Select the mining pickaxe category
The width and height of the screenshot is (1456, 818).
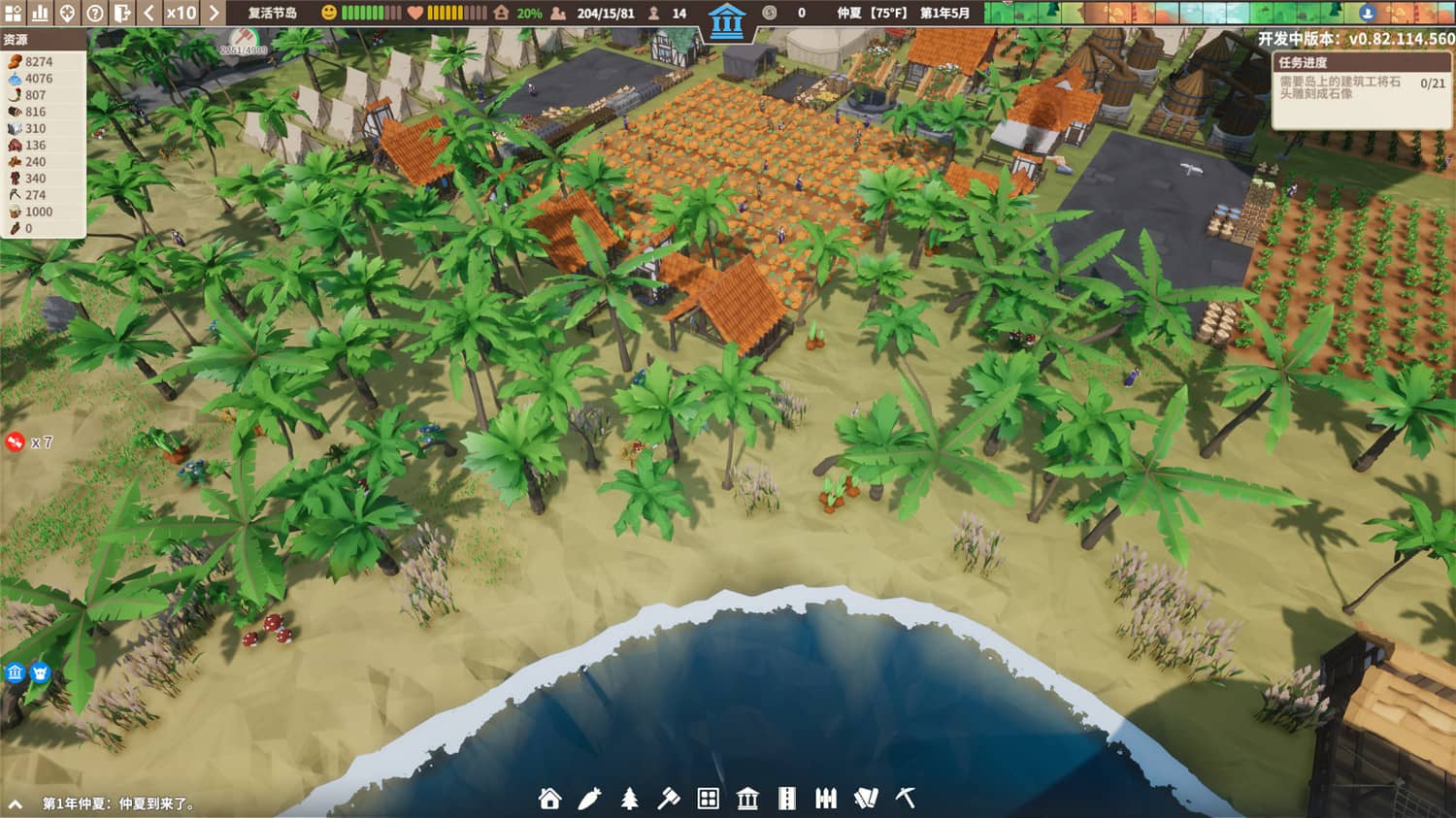pos(903,802)
